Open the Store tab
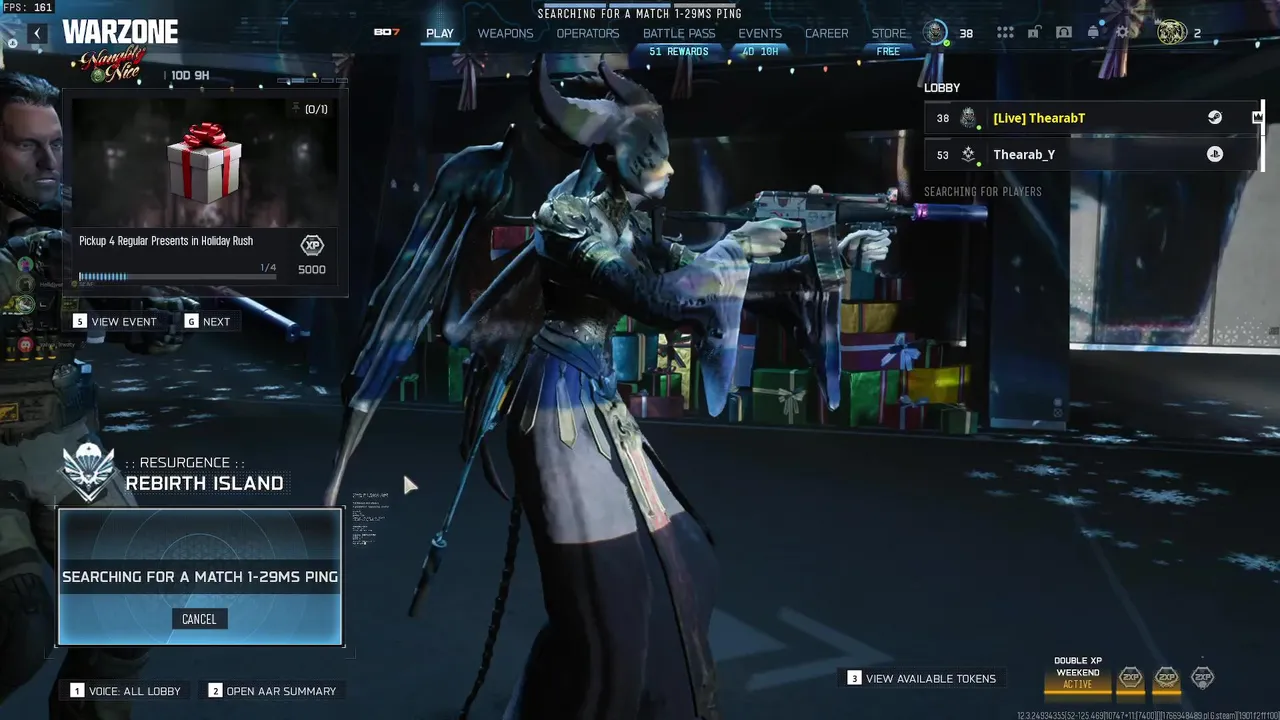Screen dimensions: 1280x720 [x=889, y=33]
